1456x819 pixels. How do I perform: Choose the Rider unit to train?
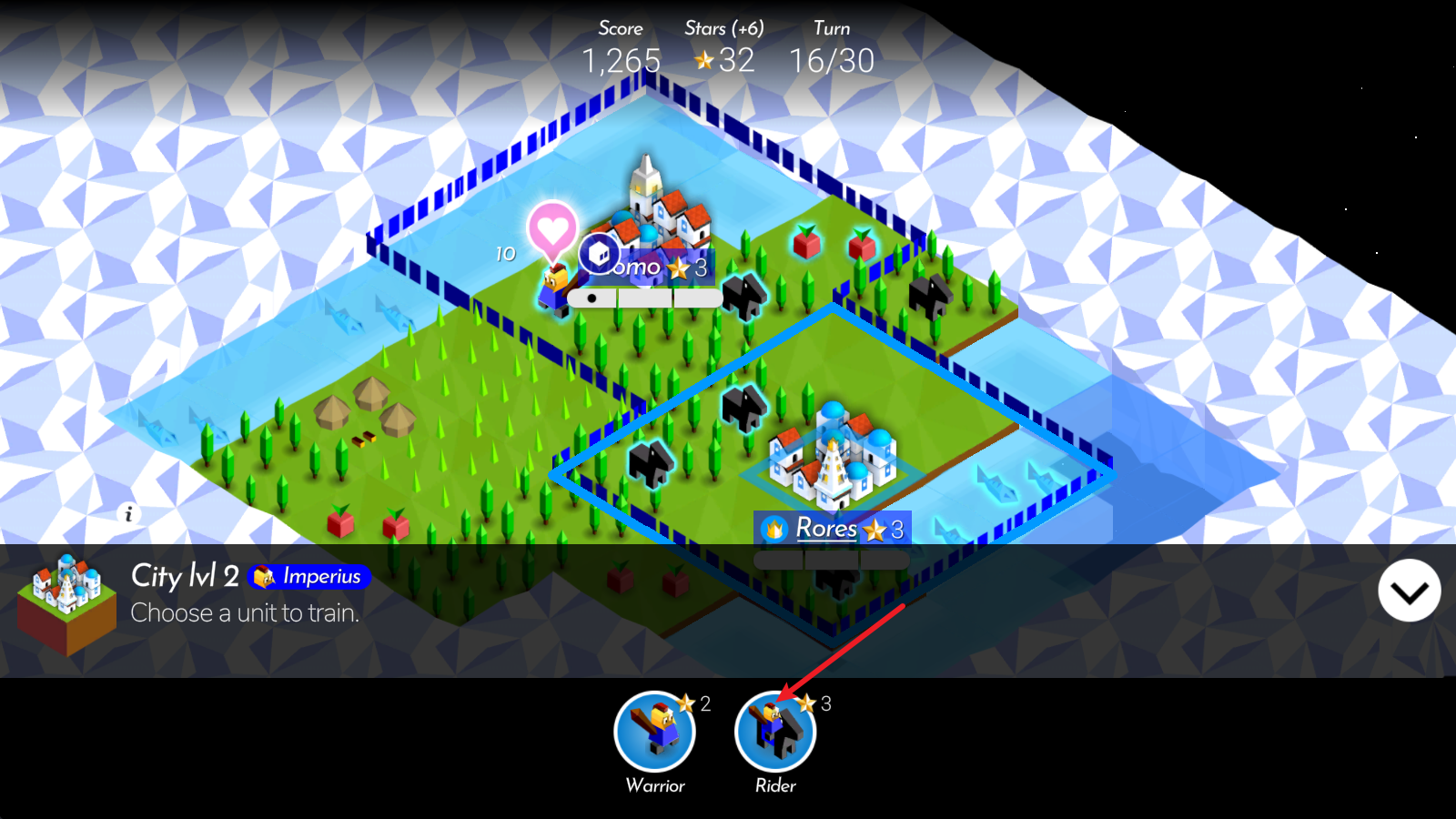coord(774,733)
